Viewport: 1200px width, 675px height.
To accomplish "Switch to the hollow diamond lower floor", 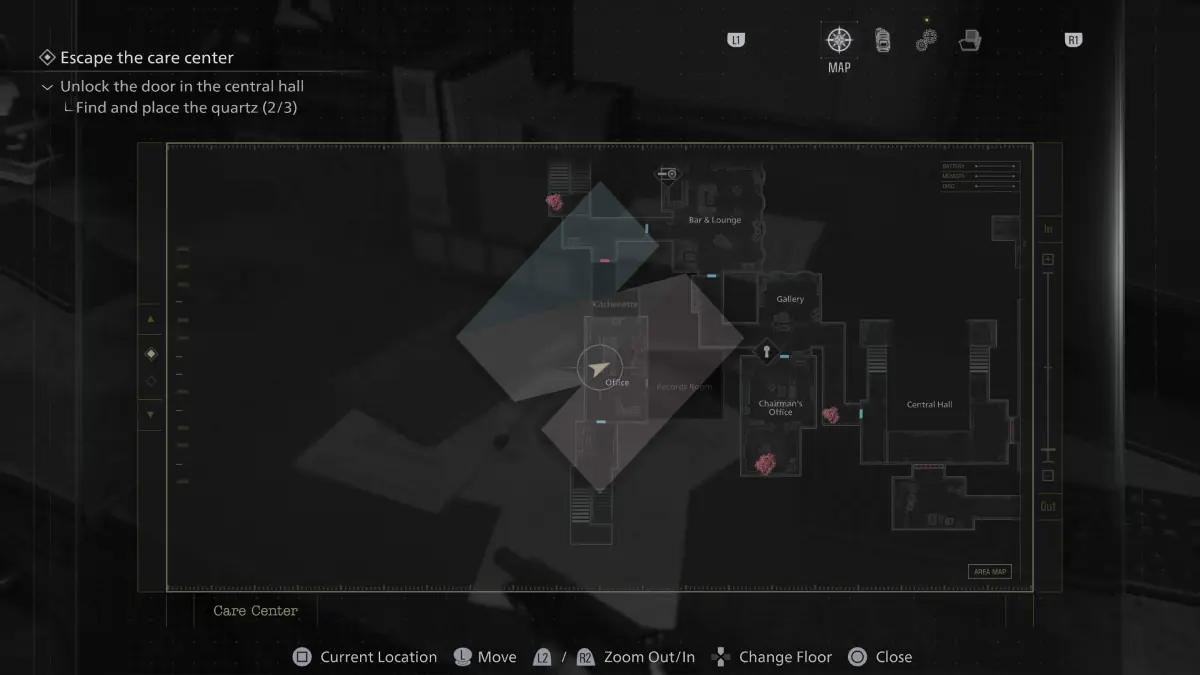I will tap(151, 381).
